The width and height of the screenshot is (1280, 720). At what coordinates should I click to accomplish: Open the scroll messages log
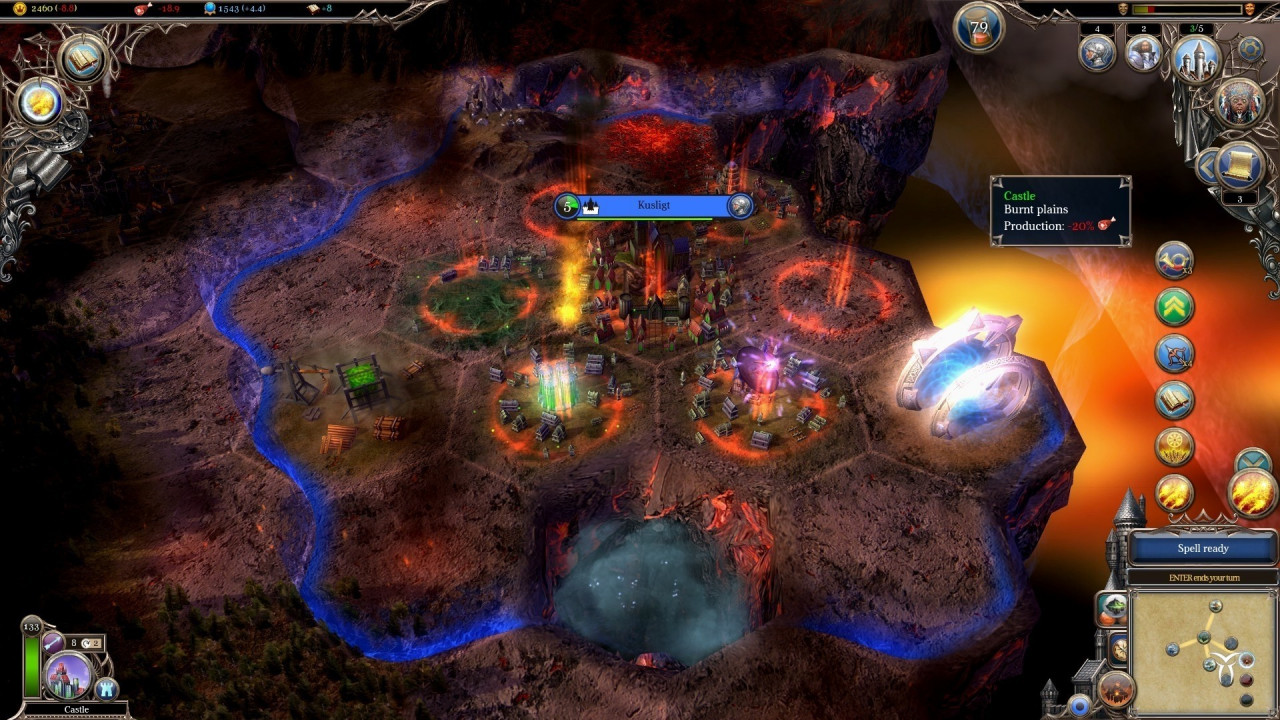coord(1241,166)
